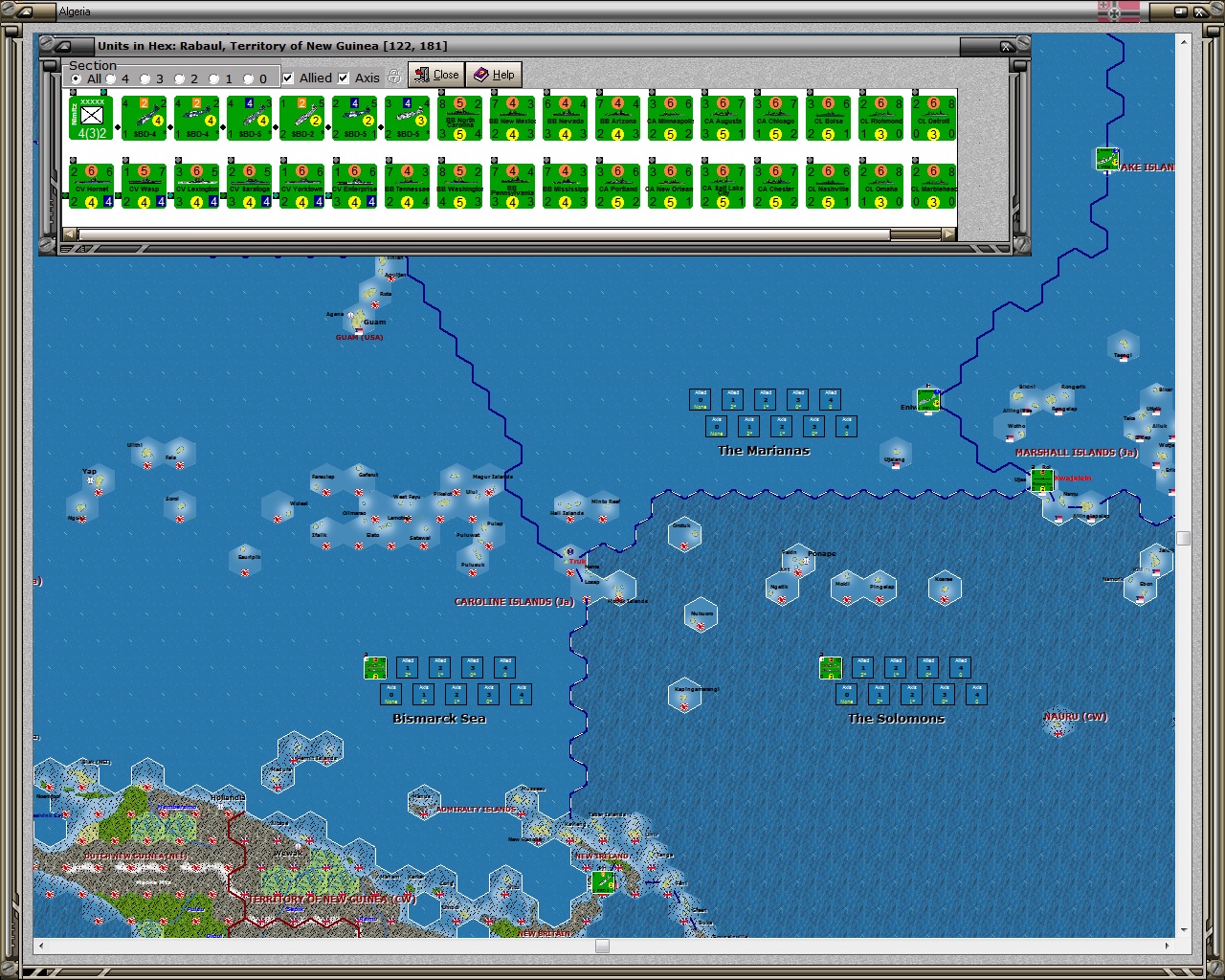Click the padlock icon in the units dialog
This screenshot has height=980, width=1225.
394,78
